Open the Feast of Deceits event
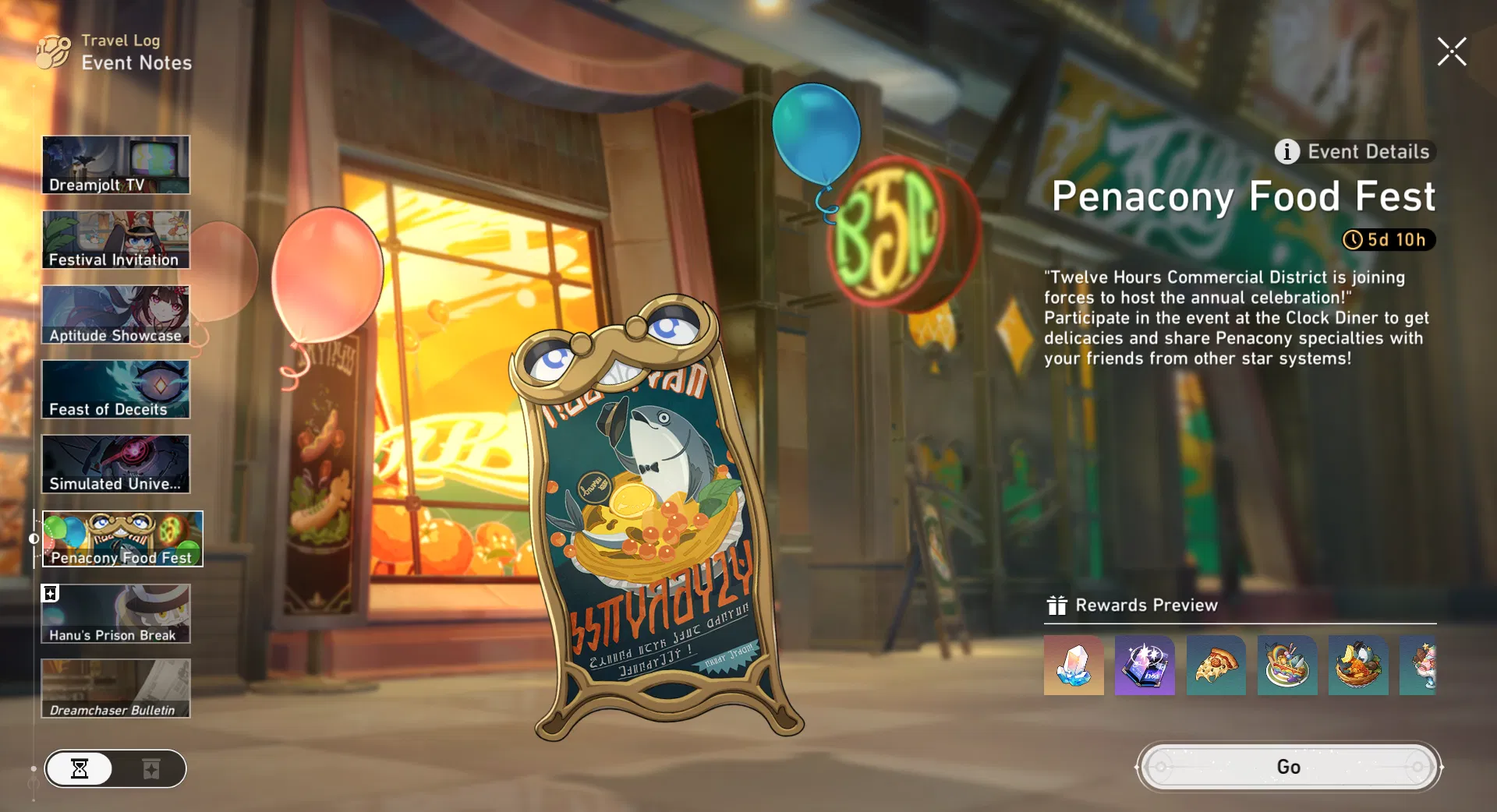Viewport: 1497px width, 812px height. click(x=115, y=389)
